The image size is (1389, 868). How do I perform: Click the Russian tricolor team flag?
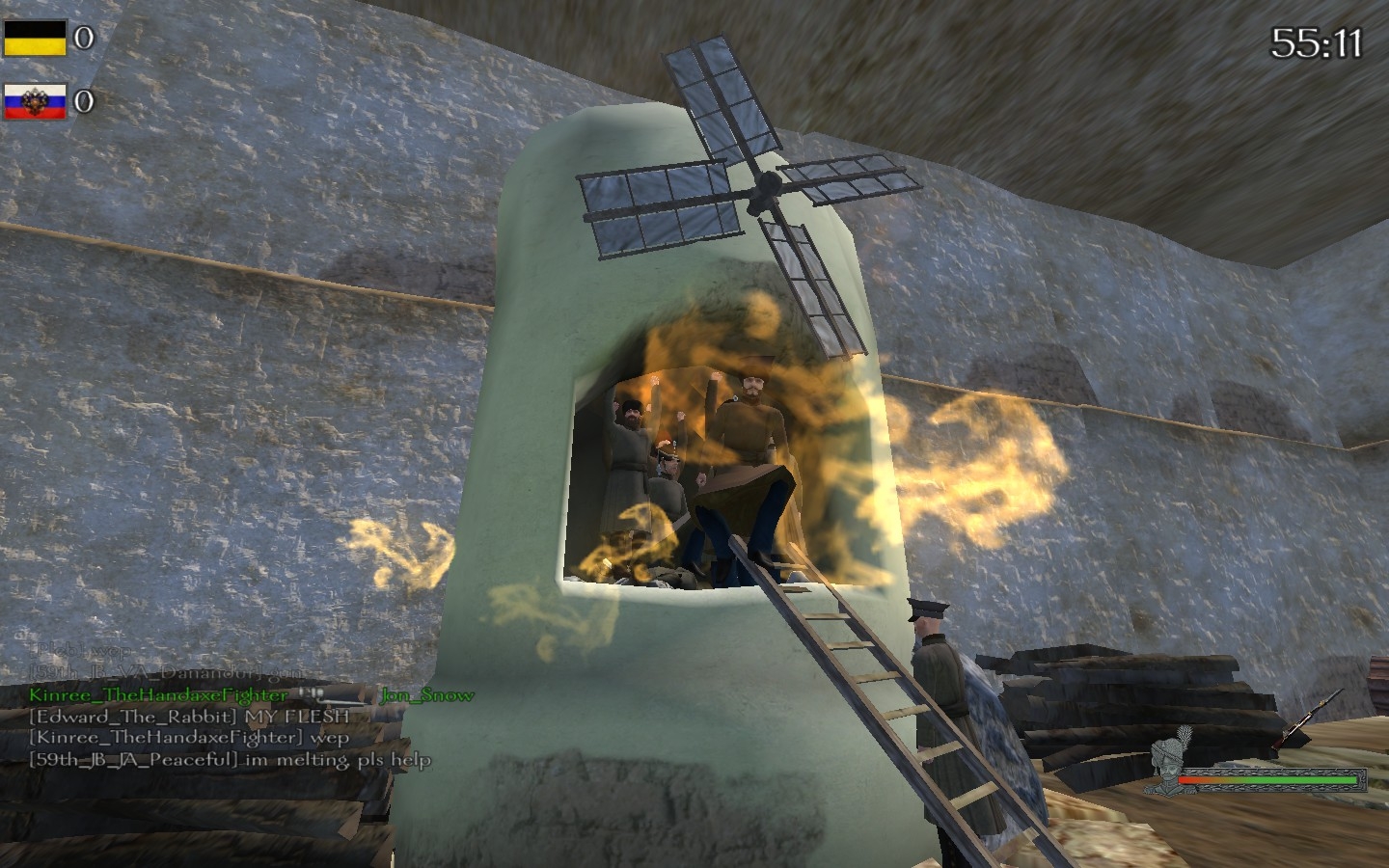pyautogui.click(x=35, y=101)
